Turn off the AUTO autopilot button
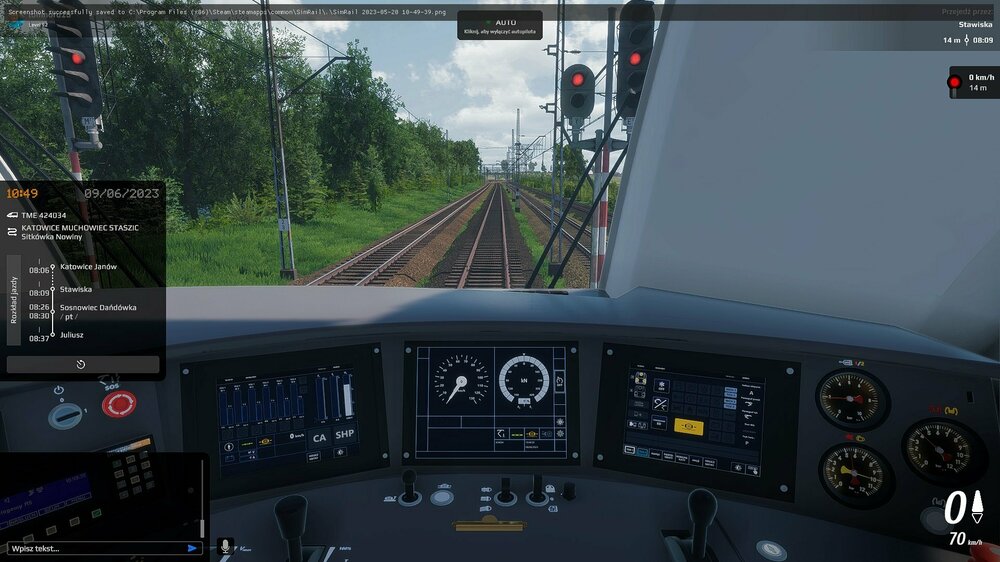This screenshot has height=562, width=1000. (x=500, y=25)
